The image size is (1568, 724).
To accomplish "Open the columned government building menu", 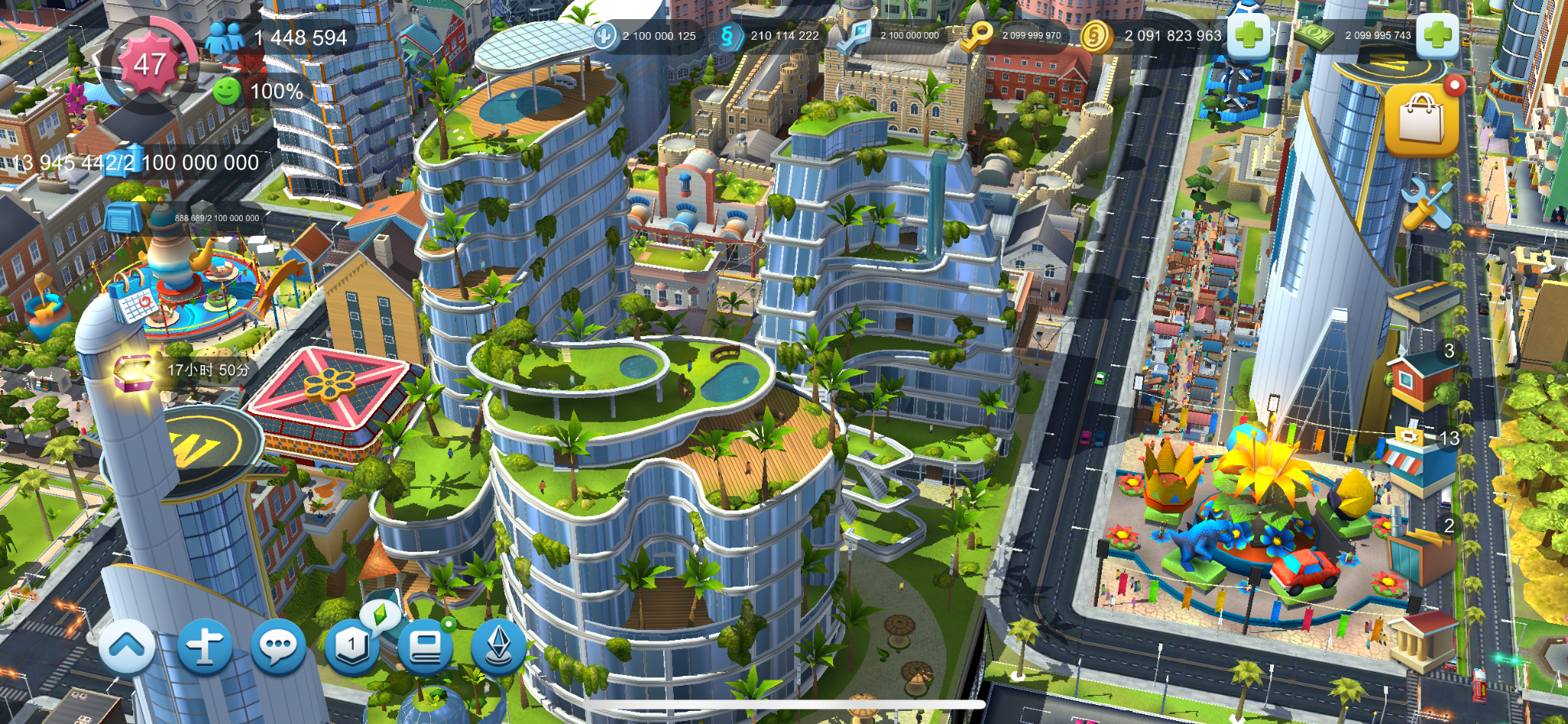I will tap(1423, 641).
